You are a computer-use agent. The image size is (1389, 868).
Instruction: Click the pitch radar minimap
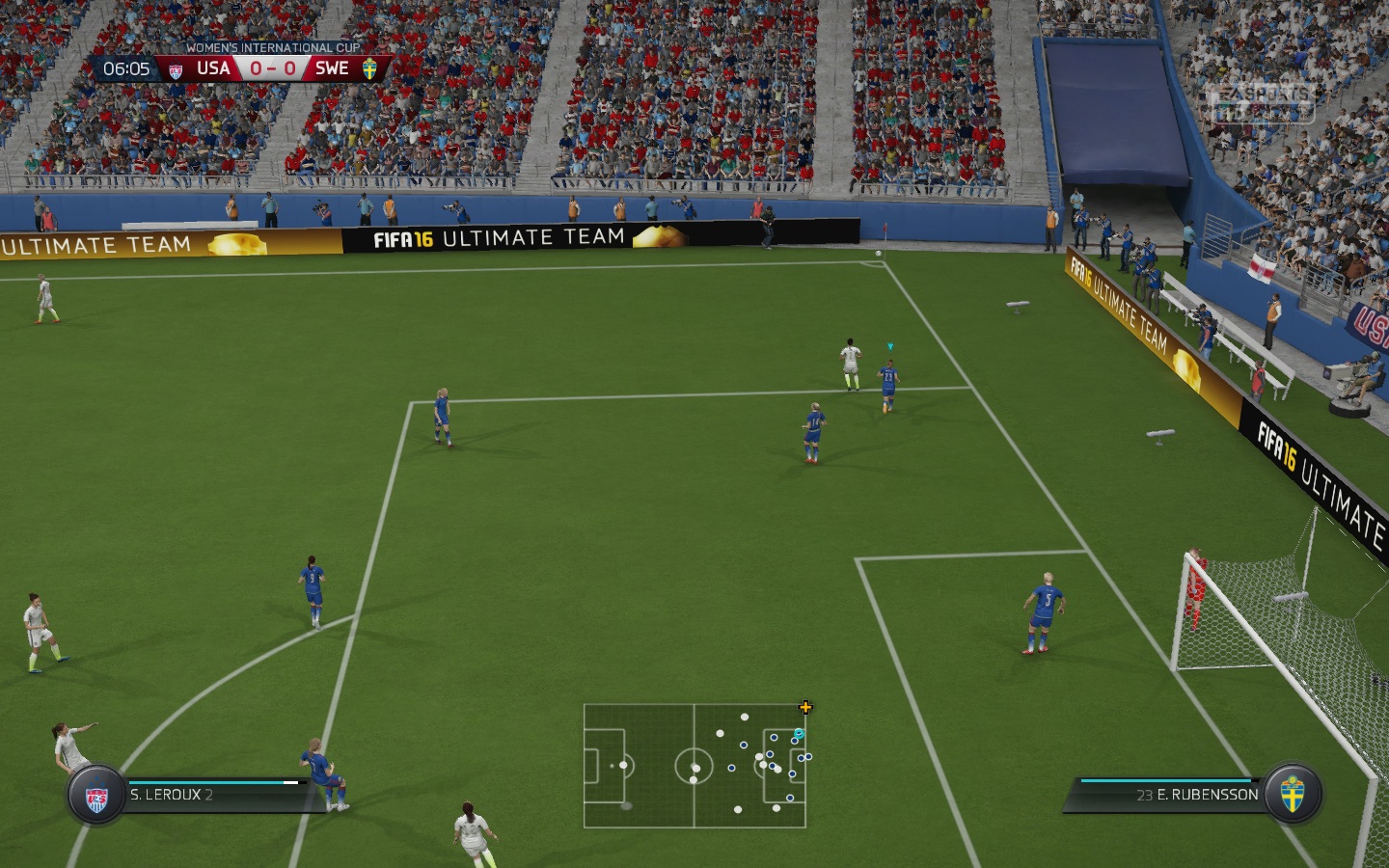coord(694,766)
